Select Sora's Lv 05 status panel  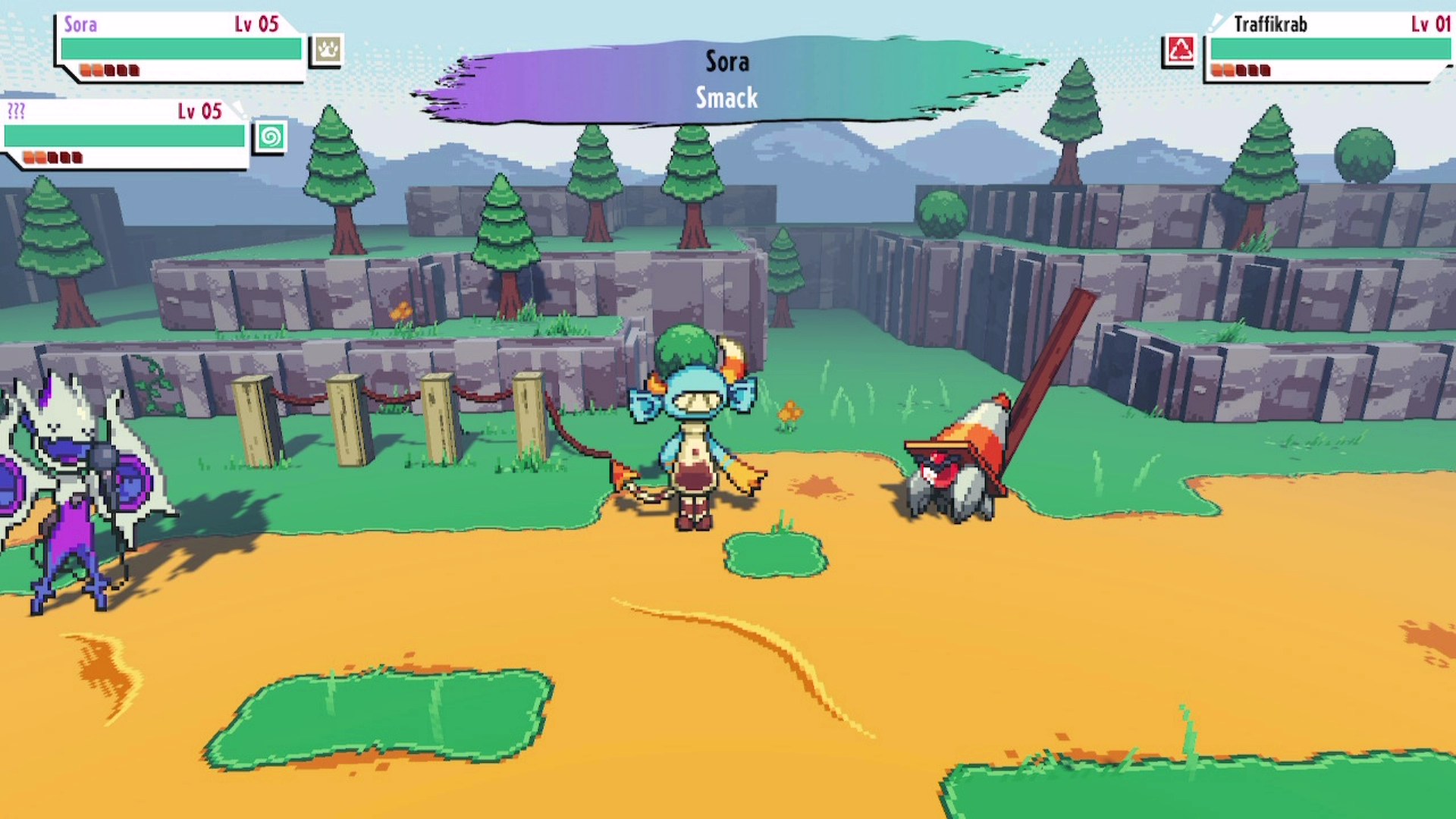tap(180, 47)
